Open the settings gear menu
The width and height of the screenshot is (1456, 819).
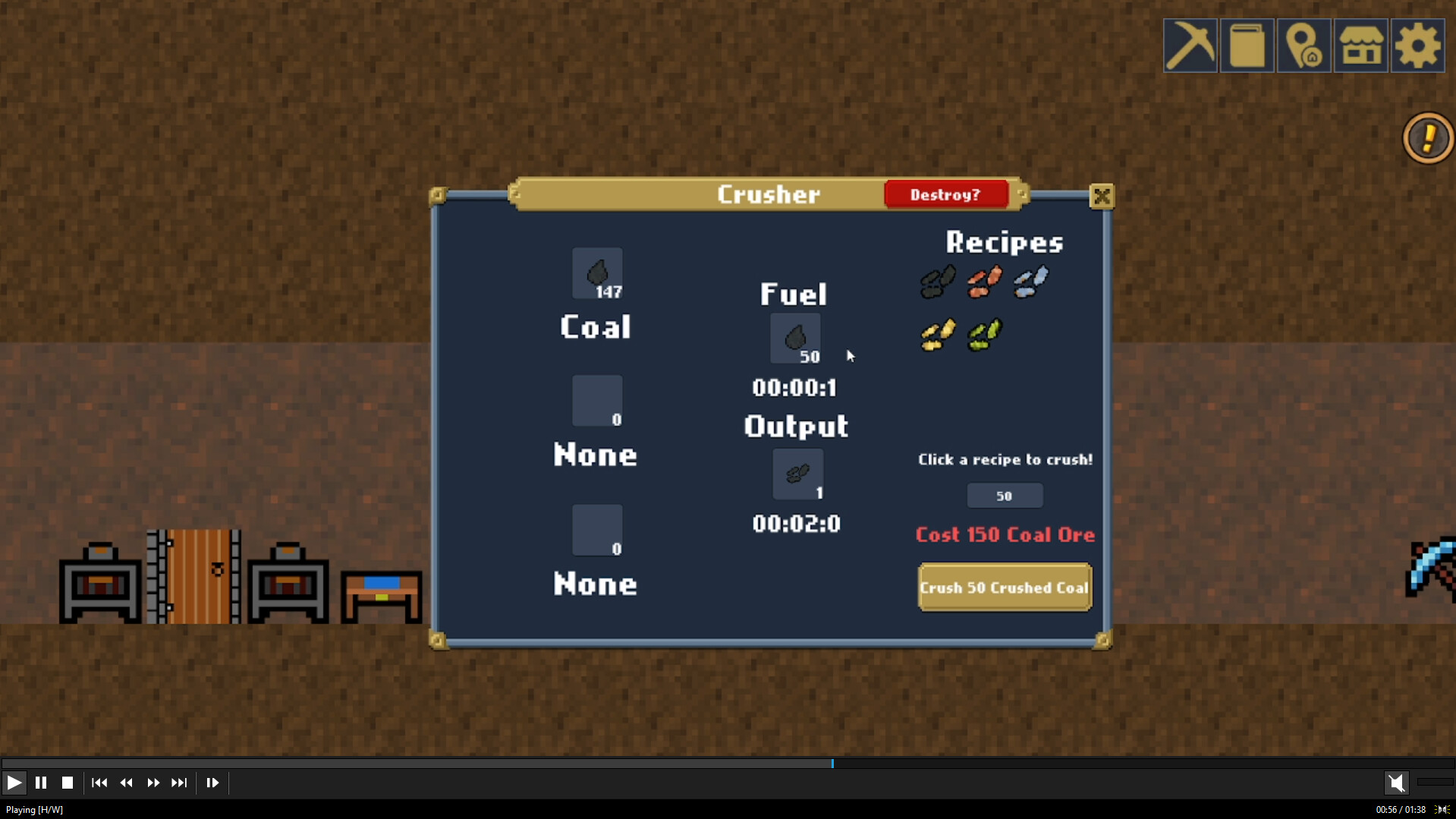[x=1417, y=46]
